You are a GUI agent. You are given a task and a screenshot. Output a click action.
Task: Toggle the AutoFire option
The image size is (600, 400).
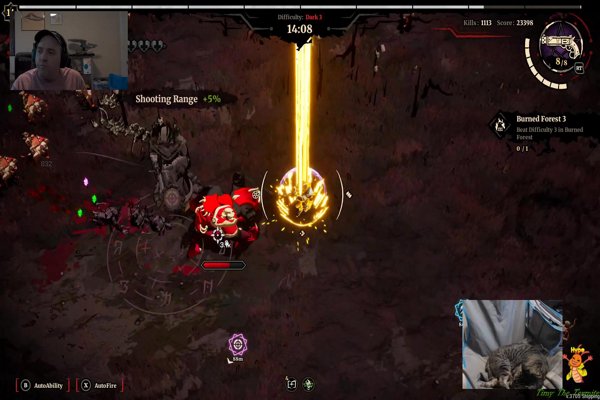(99, 385)
